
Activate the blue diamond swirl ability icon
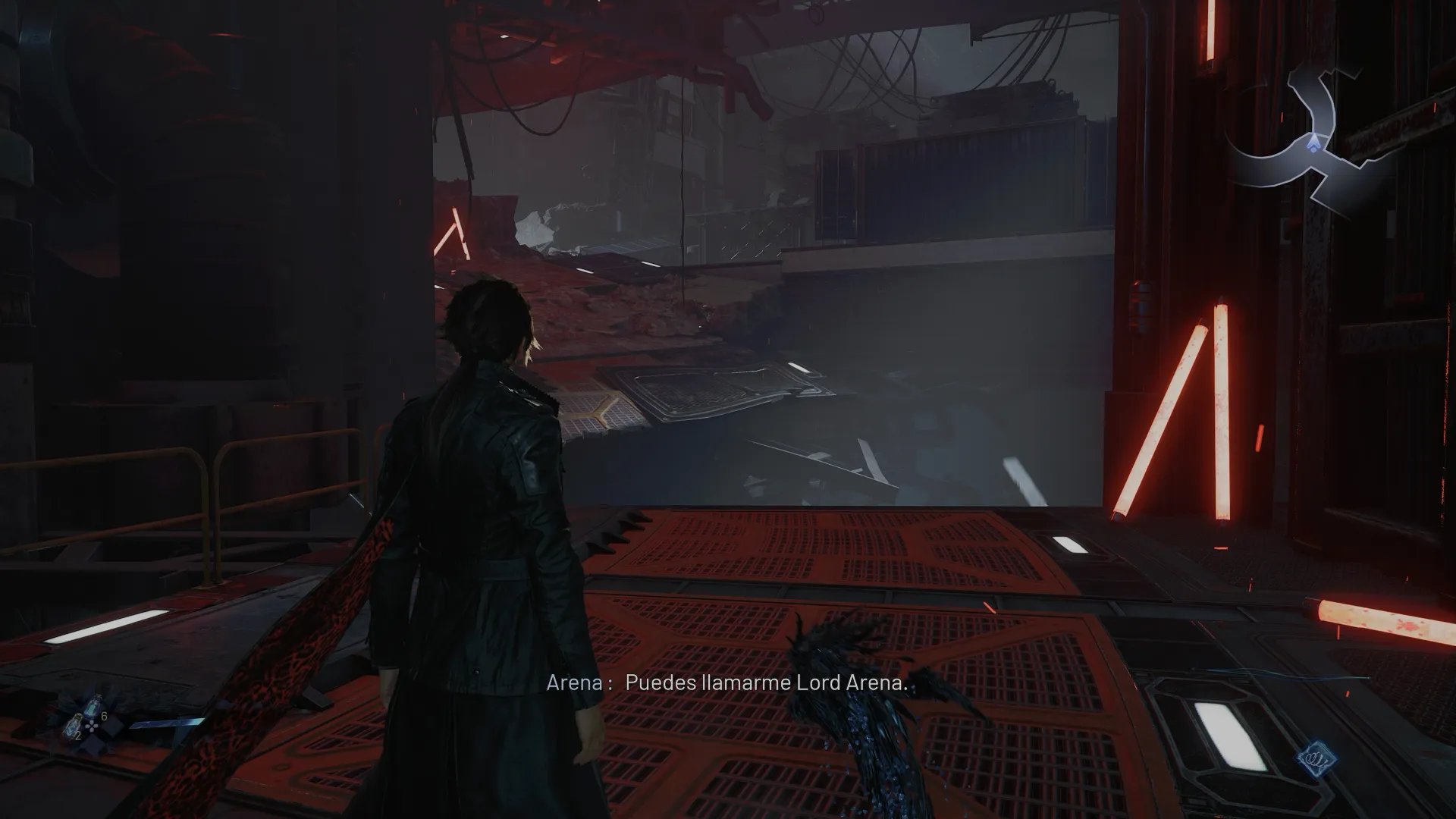click(1310, 758)
